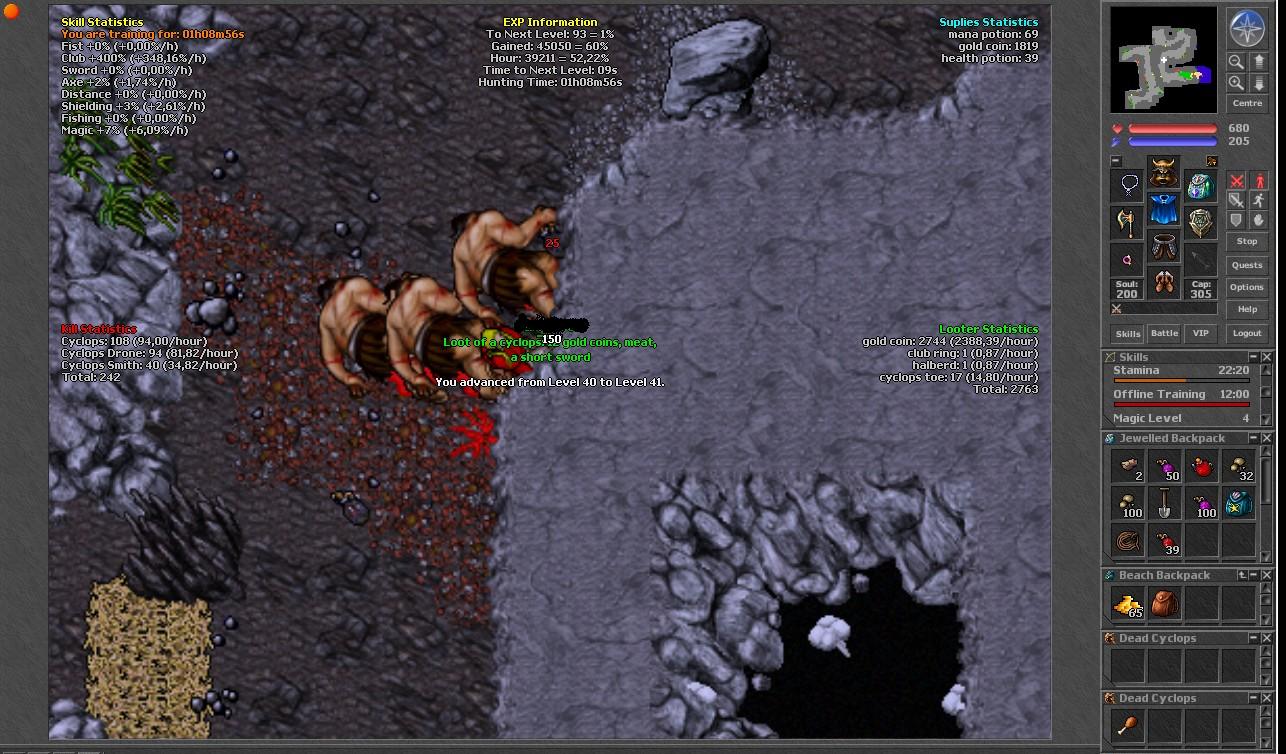Log out of the game
The image size is (1286, 754).
[x=1247, y=333]
